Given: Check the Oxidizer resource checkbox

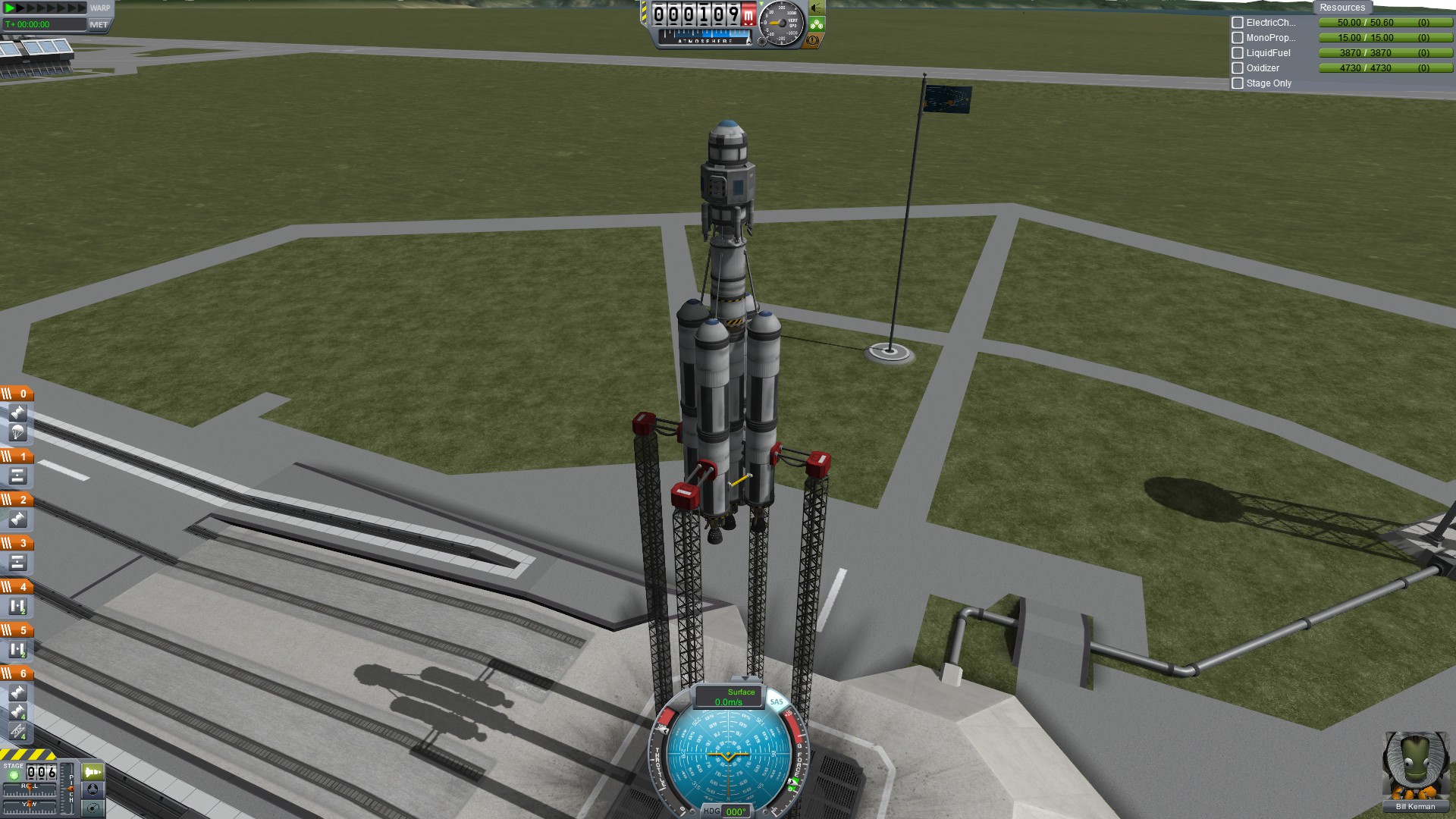Looking at the screenshot, I should pos(1238,68).
